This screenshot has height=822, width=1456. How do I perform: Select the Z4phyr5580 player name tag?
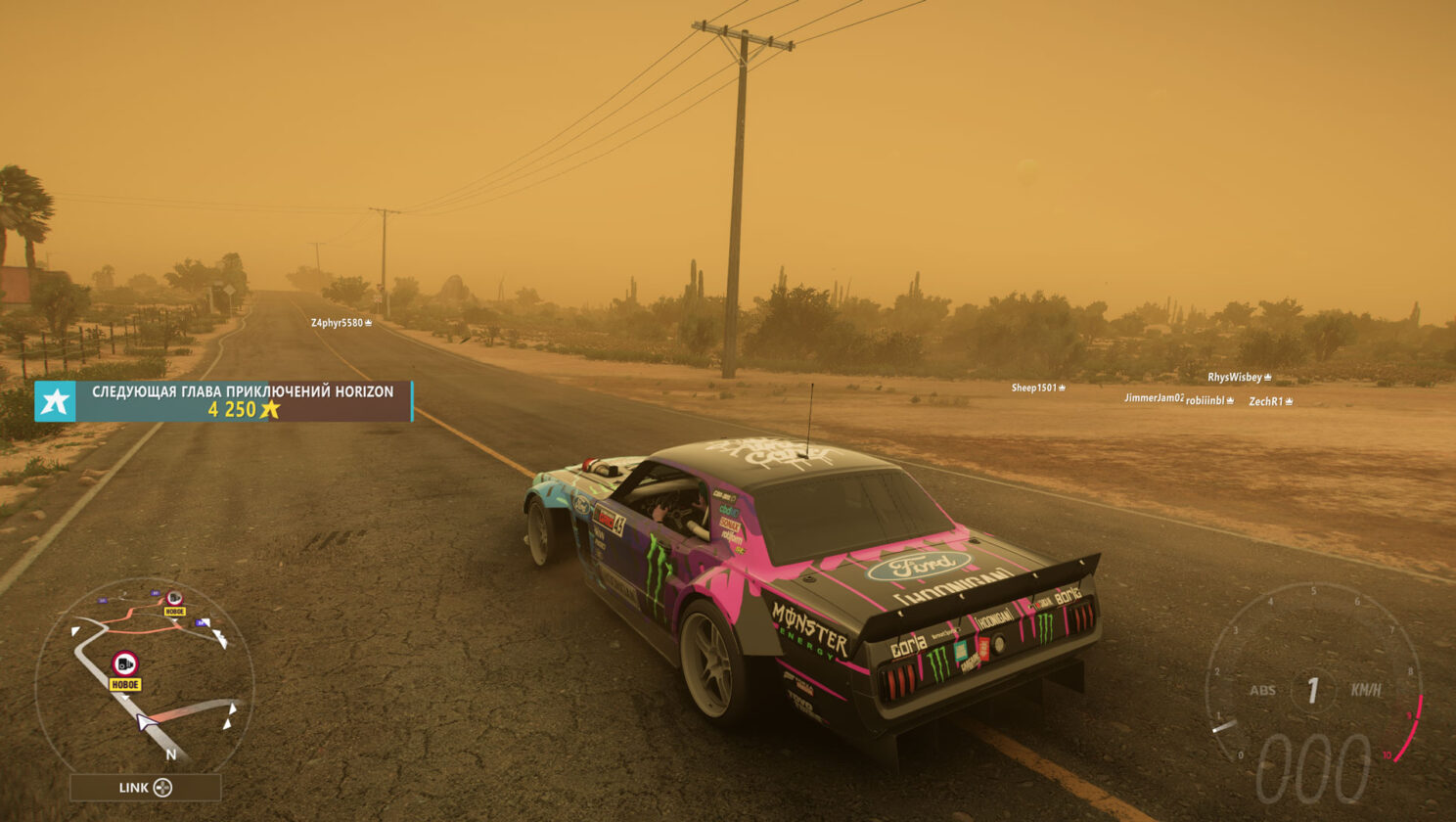(341, 323)
